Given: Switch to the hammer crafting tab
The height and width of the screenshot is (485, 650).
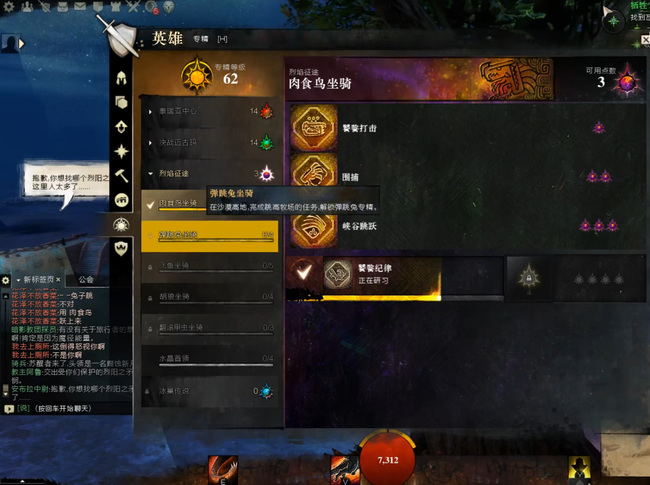Looking at the screenshot, I should point(122,175).
